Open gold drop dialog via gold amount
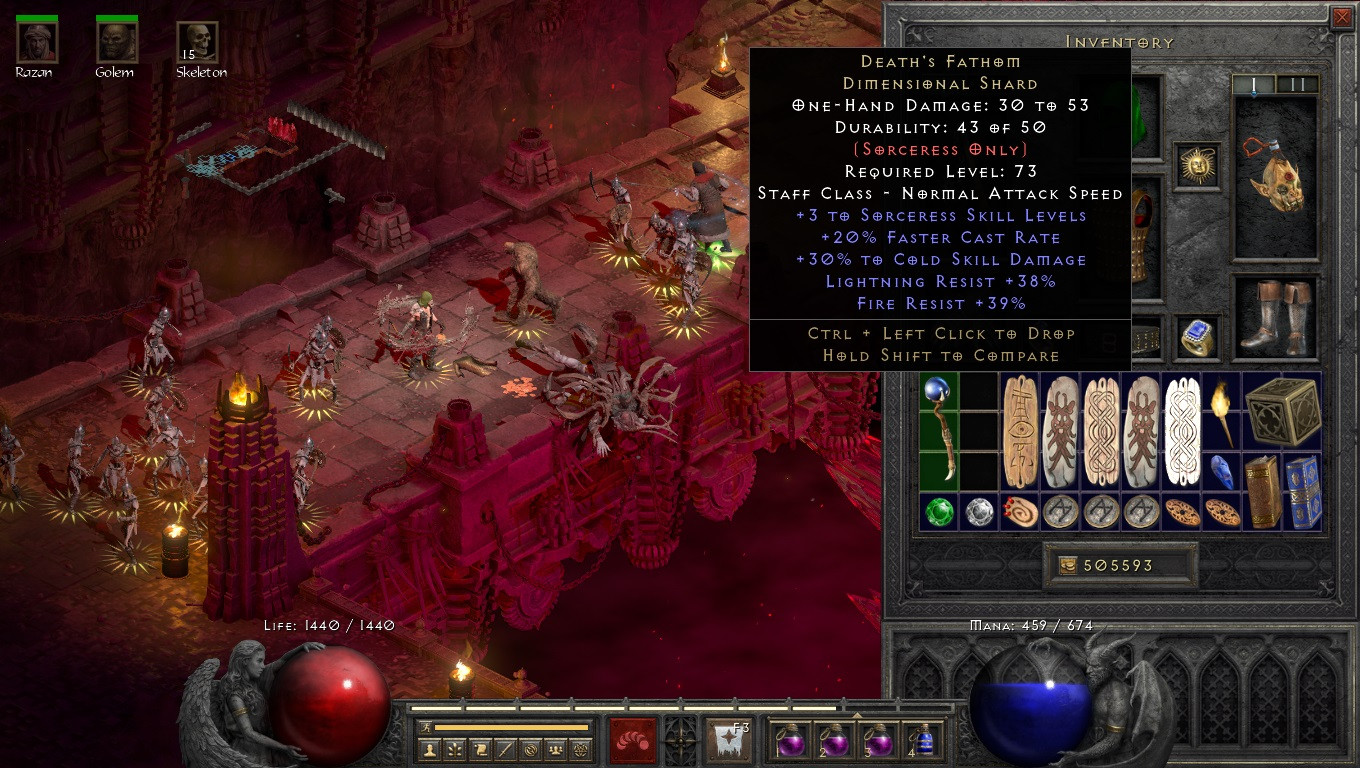Screen dimensions: 1360x768 (x=1120, y=565)
